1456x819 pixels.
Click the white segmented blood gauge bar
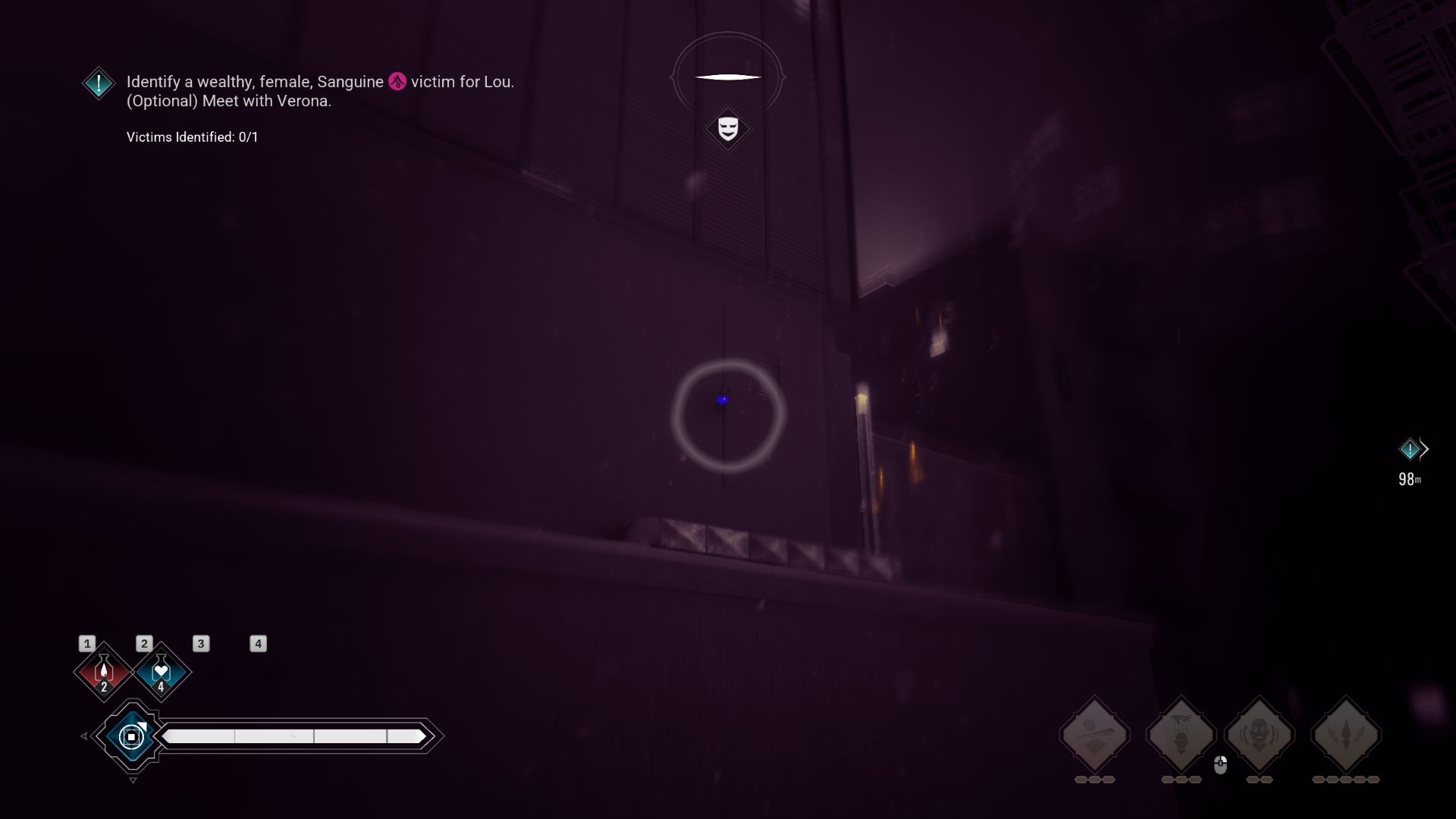[294, 735]
